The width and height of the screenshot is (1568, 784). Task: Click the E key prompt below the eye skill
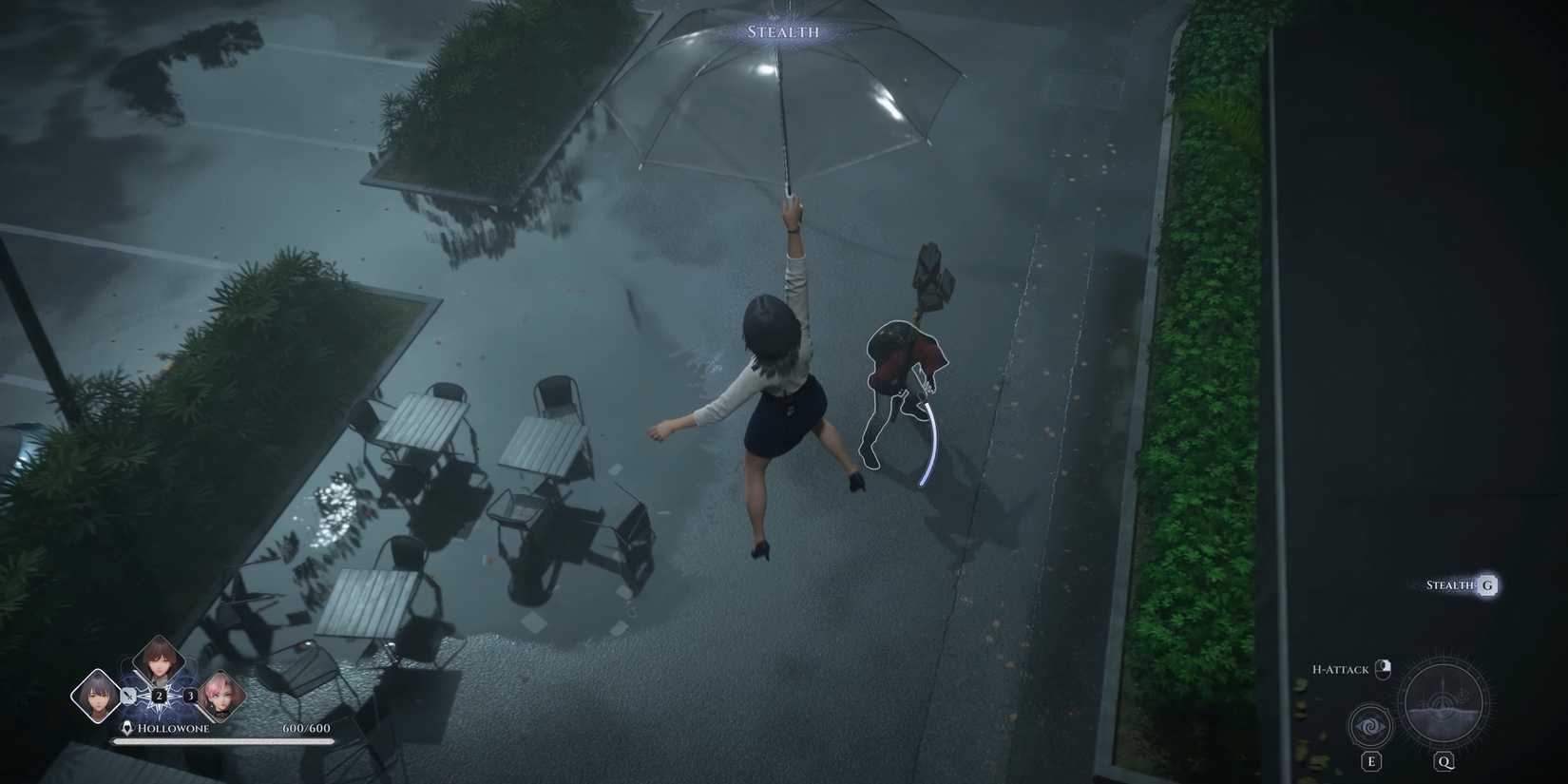[1370, 761]
